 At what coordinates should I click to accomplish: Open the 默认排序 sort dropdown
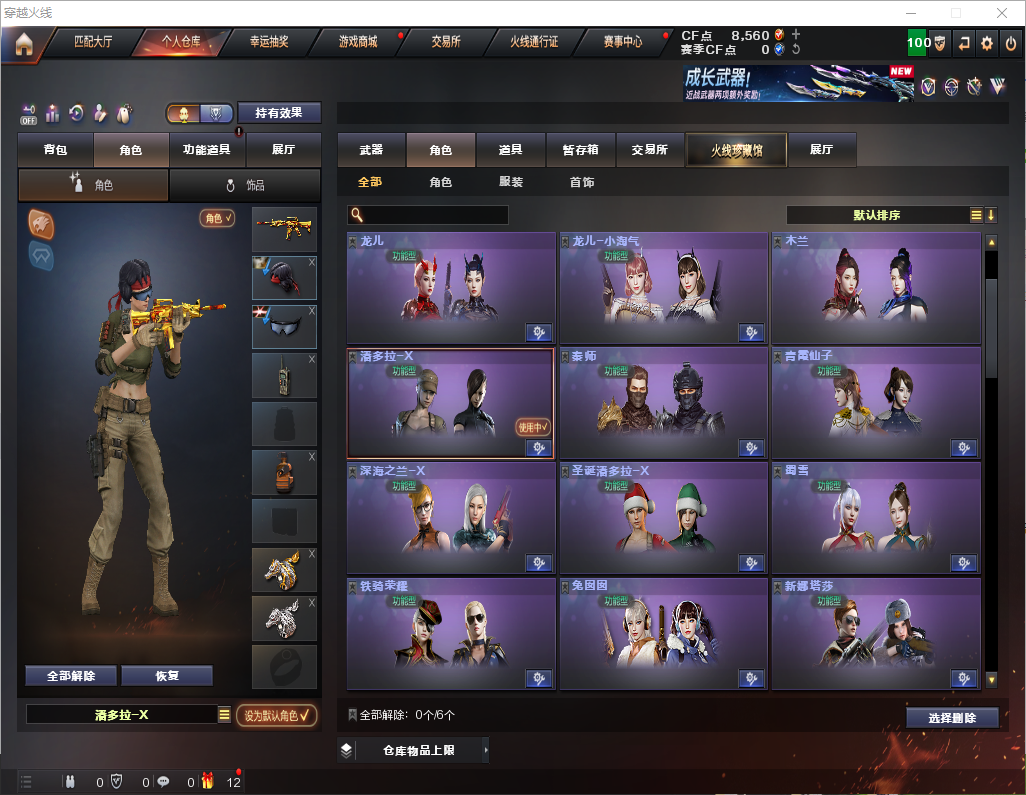pos(877,215)
